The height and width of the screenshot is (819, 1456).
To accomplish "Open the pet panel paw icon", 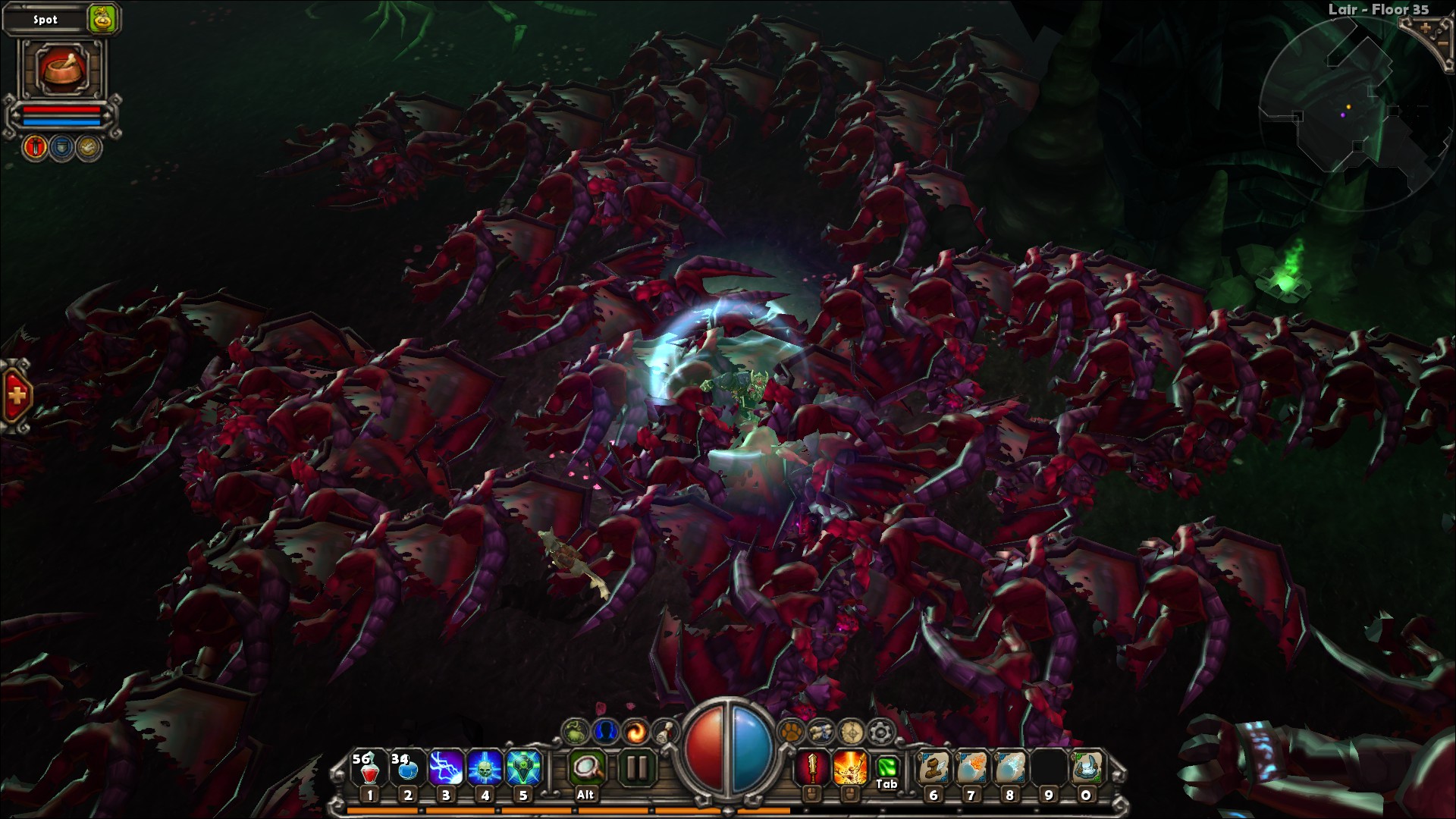I will click(792, 733).
